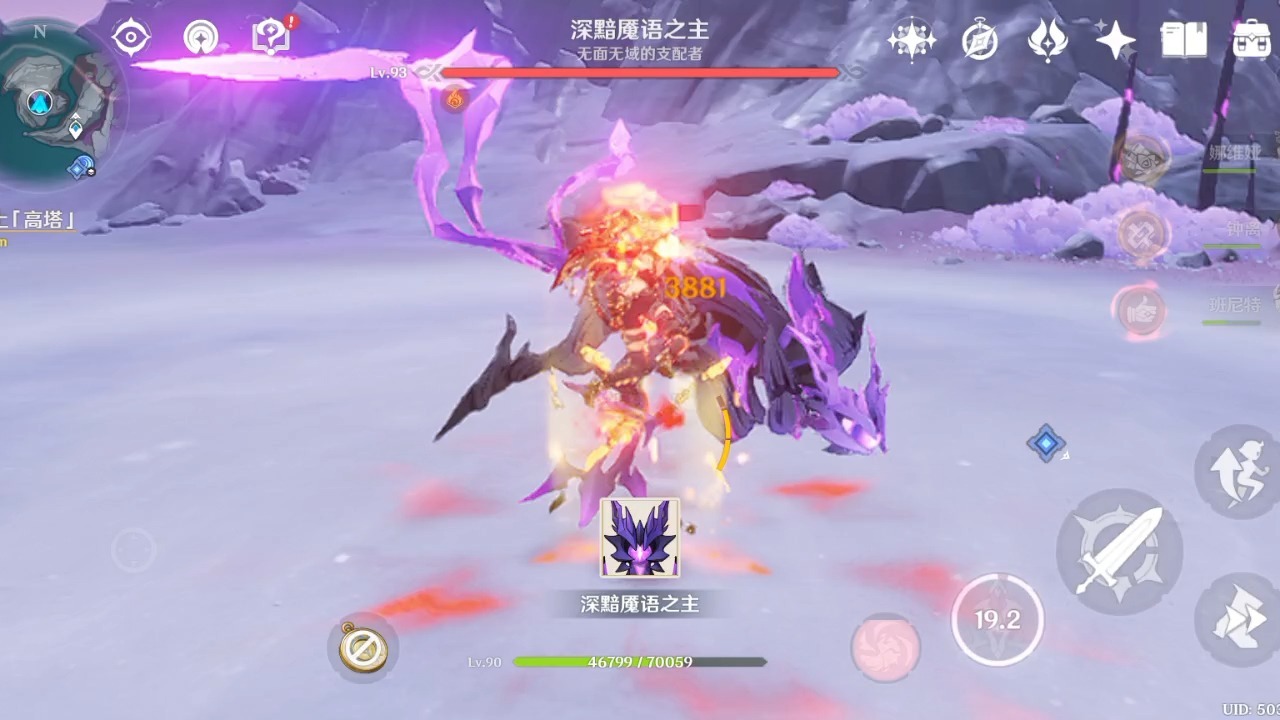Open the Battle Pass wings icon
The height and width of the screenshot is (720, 1280).
click(x=1048, y=40)
